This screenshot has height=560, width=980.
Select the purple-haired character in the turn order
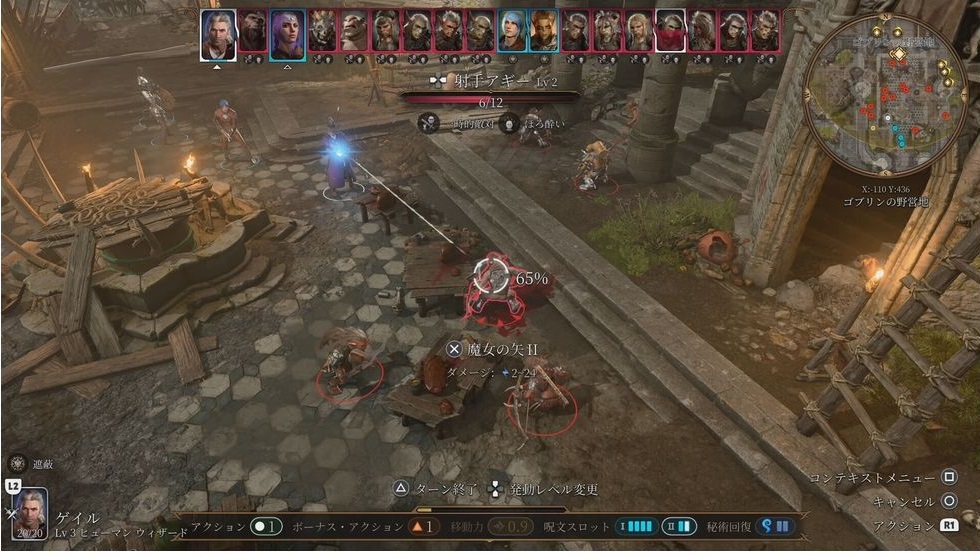coord(287,34)
